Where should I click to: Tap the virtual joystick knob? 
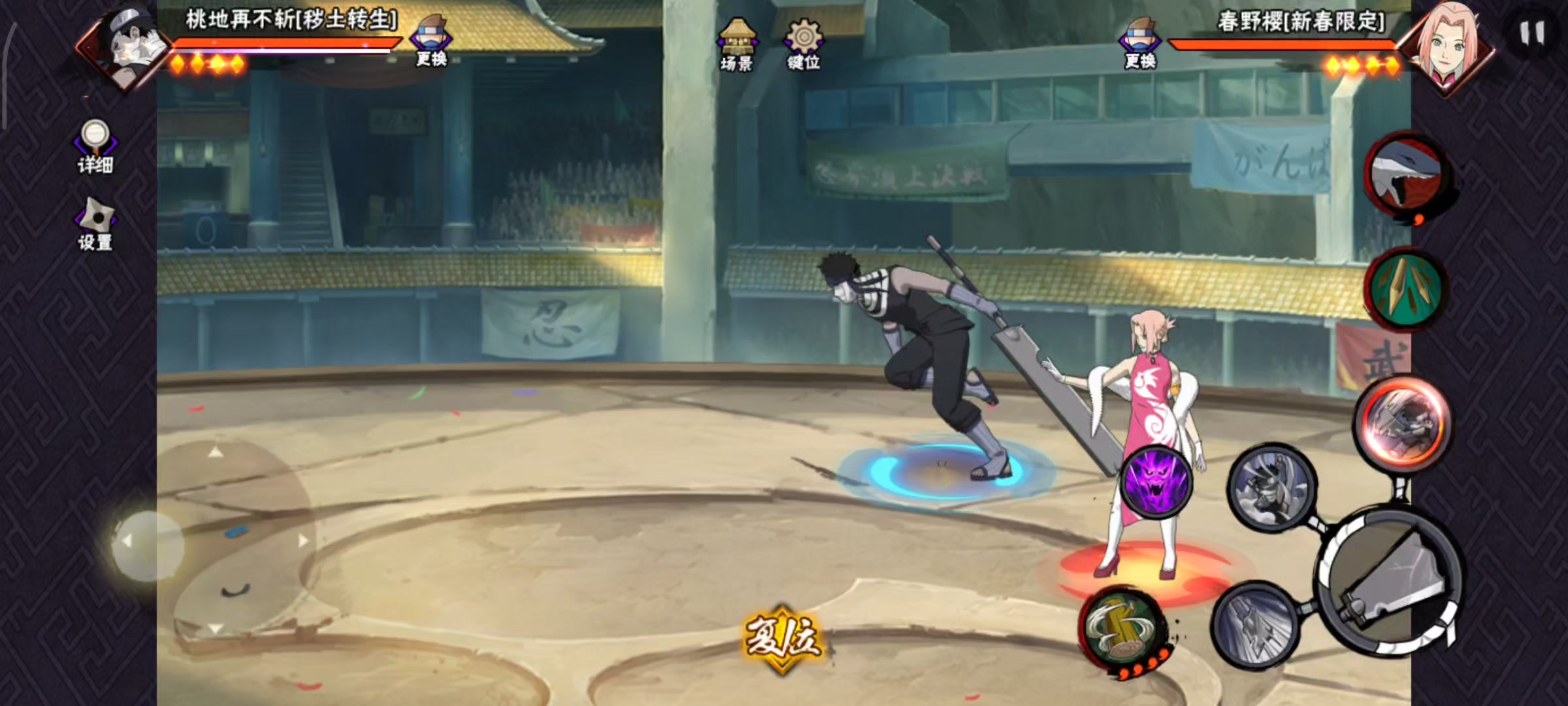click(x=148, y=544)
